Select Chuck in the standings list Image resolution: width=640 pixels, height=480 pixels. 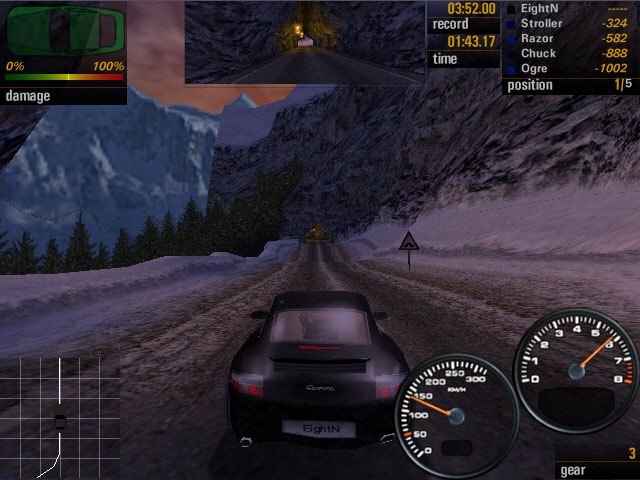[570, 53]
